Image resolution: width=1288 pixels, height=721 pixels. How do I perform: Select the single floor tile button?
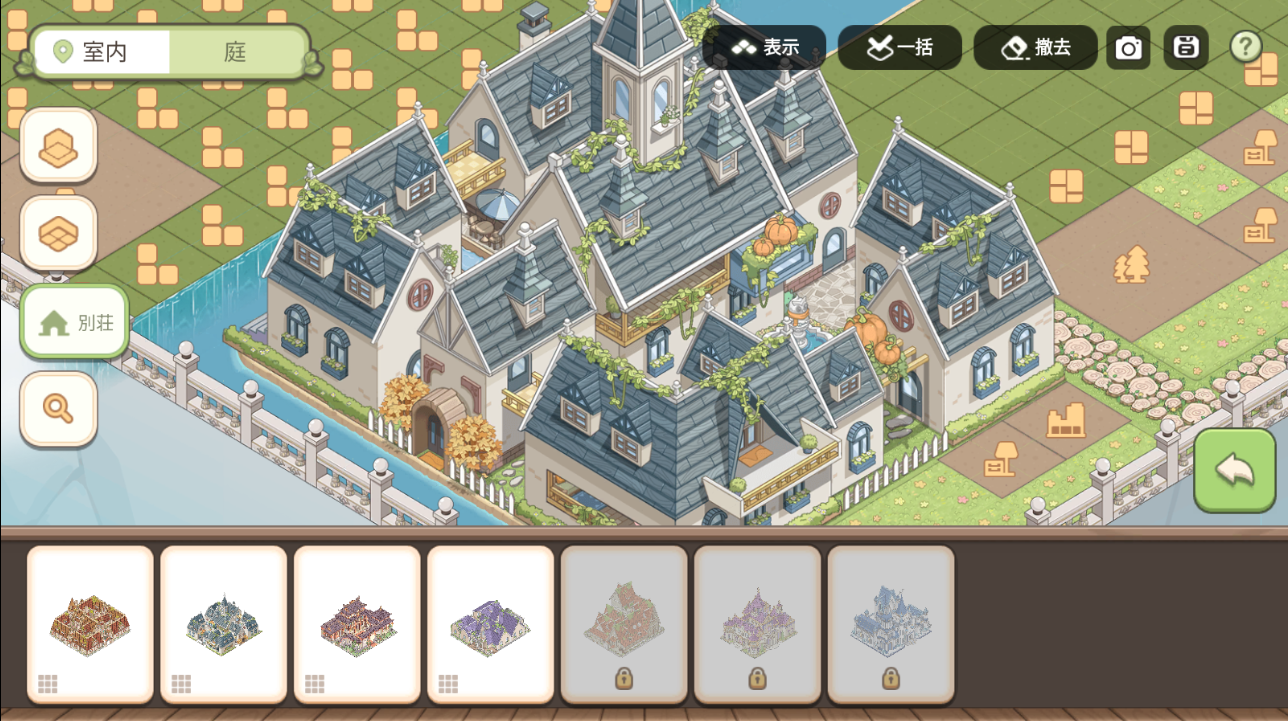[59, 146]
